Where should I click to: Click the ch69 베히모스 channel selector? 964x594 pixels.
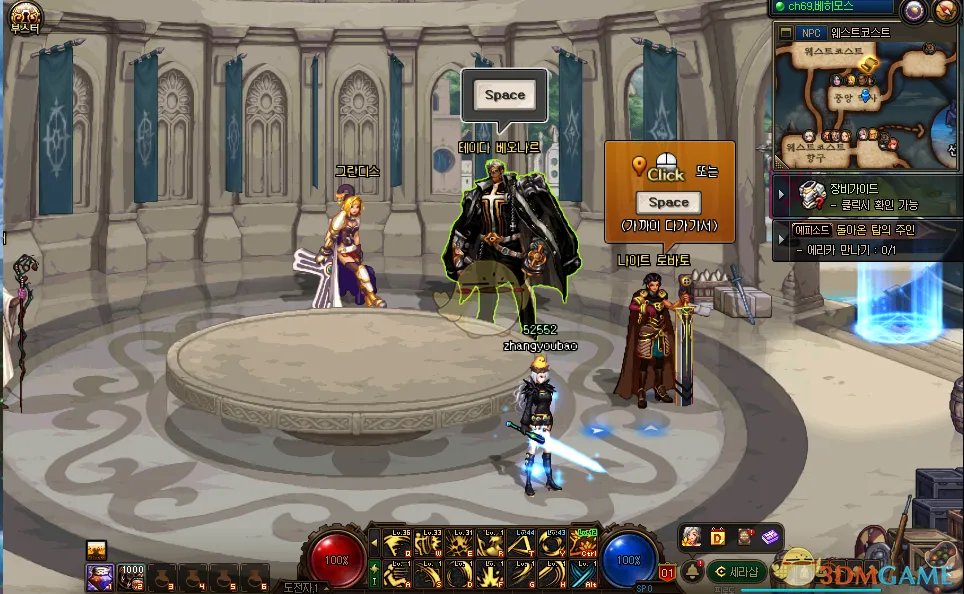832,8
